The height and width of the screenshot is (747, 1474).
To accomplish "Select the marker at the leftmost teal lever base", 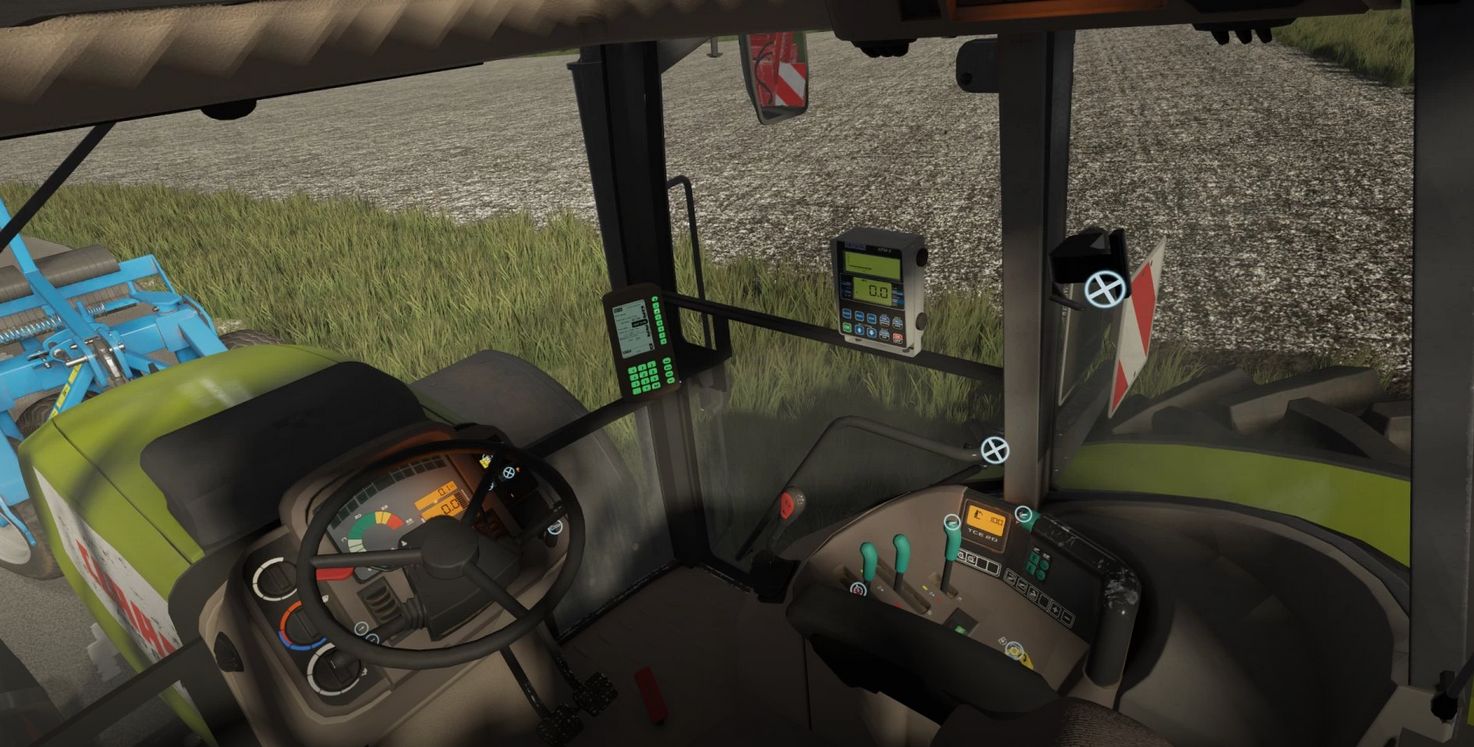I will point(857,589).
